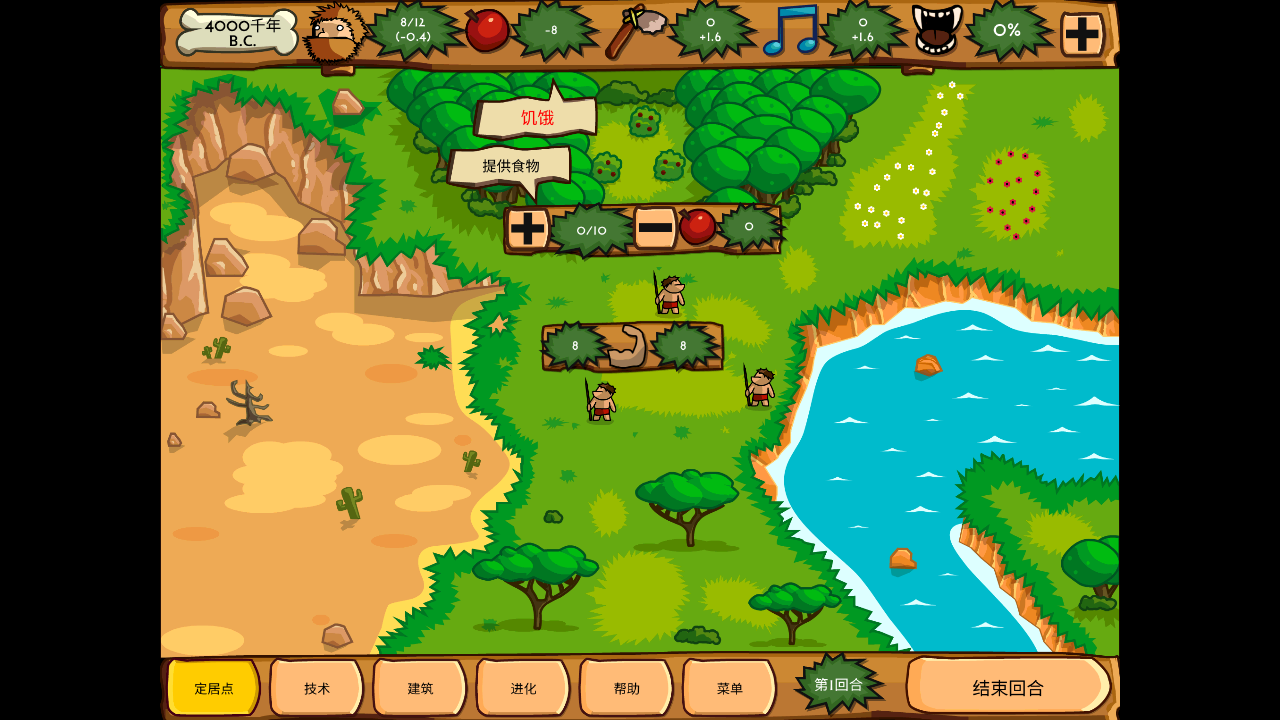The height and width of the screenshot is (720, 1280).
Task: Click the plus button in the top bar
Action: pos(1082,33)
